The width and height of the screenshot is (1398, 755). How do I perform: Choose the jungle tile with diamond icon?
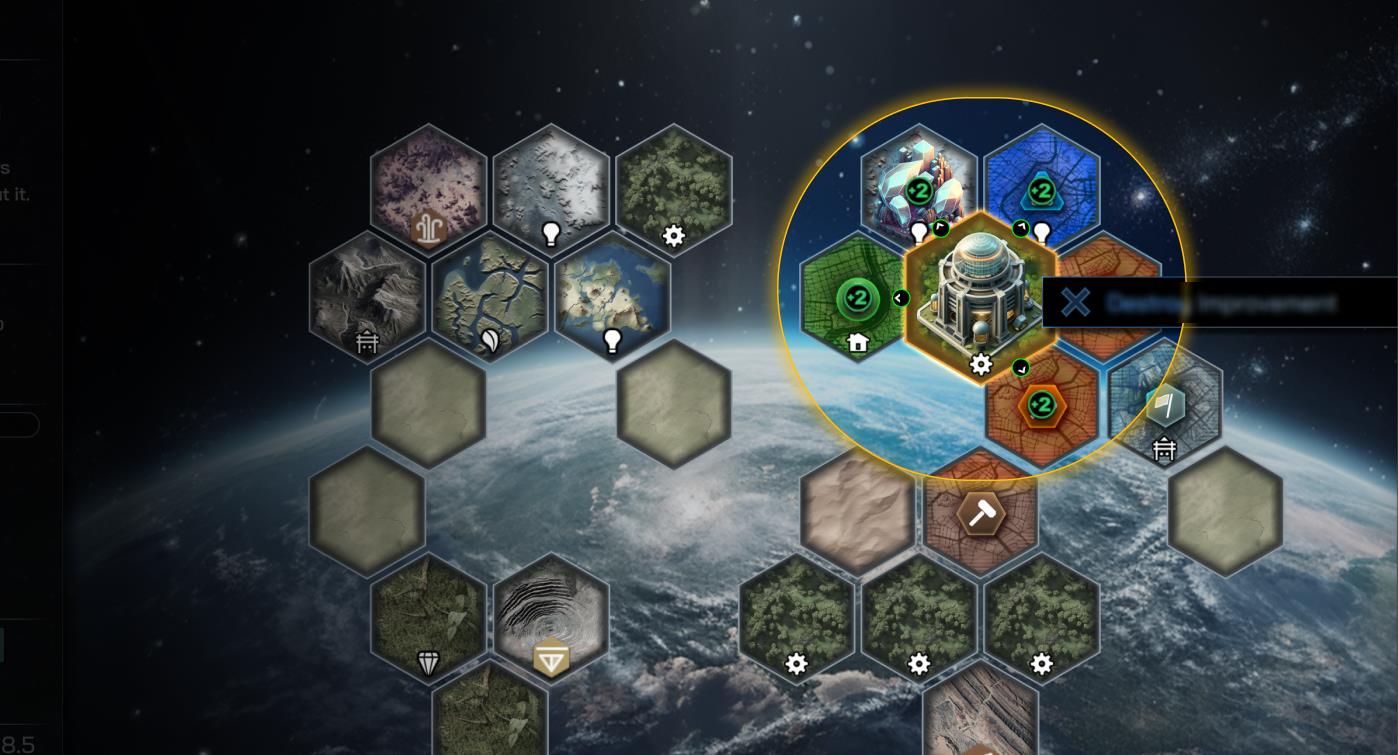click(x=429, y=620)
